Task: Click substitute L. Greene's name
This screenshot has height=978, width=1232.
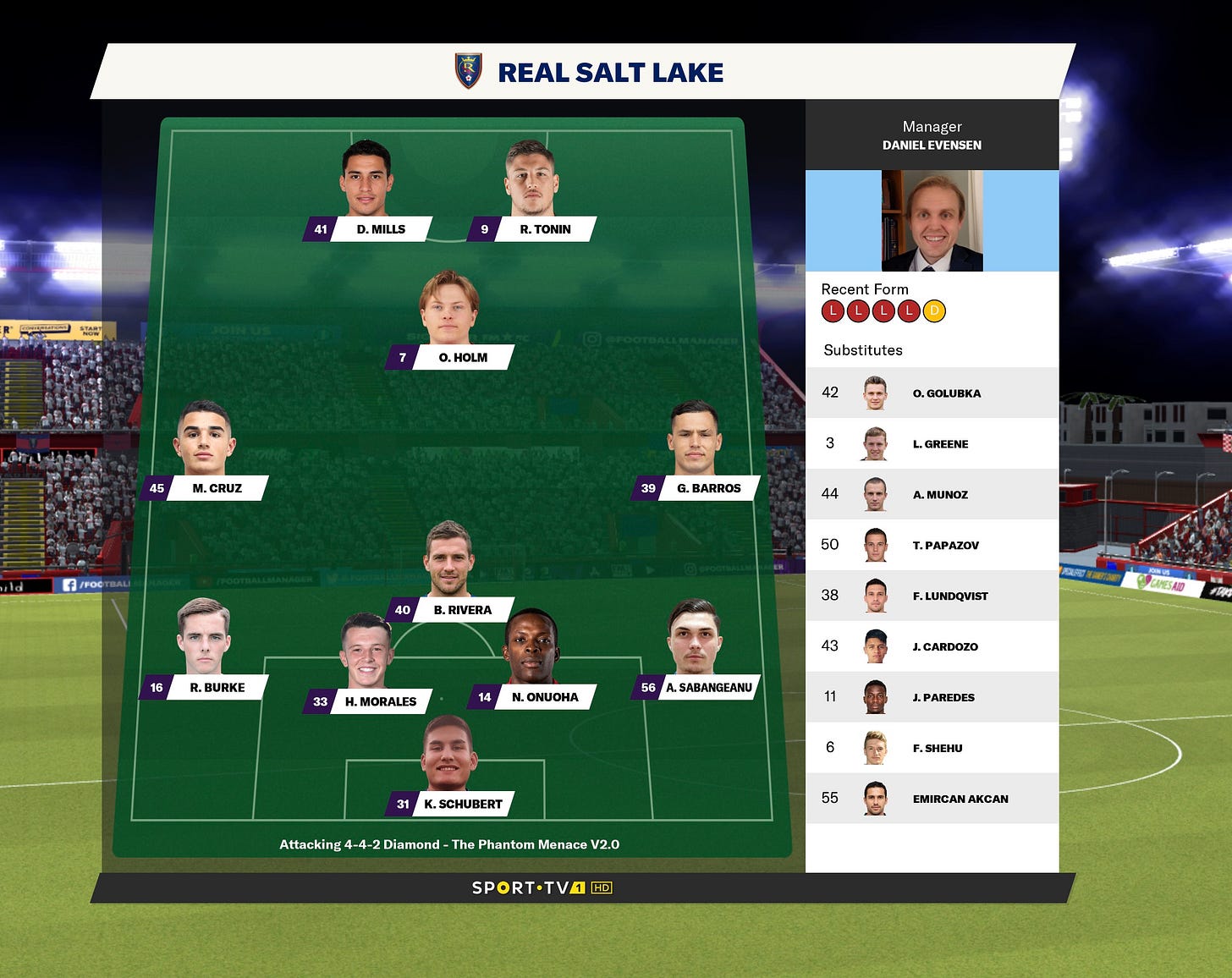Action: [941, 443]
